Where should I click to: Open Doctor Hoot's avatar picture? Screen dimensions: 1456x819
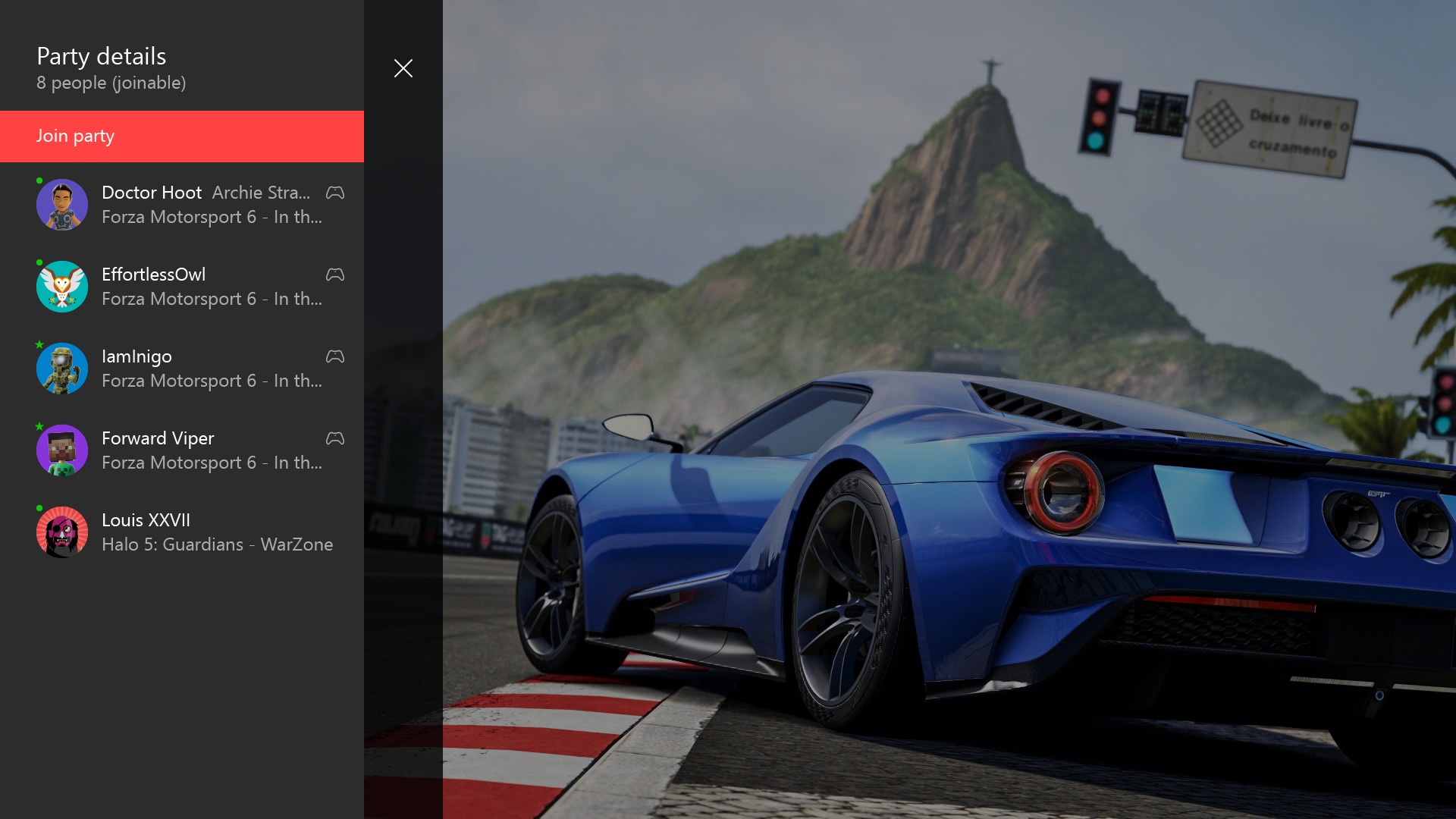pyautogui.click(x=62, y=204)
